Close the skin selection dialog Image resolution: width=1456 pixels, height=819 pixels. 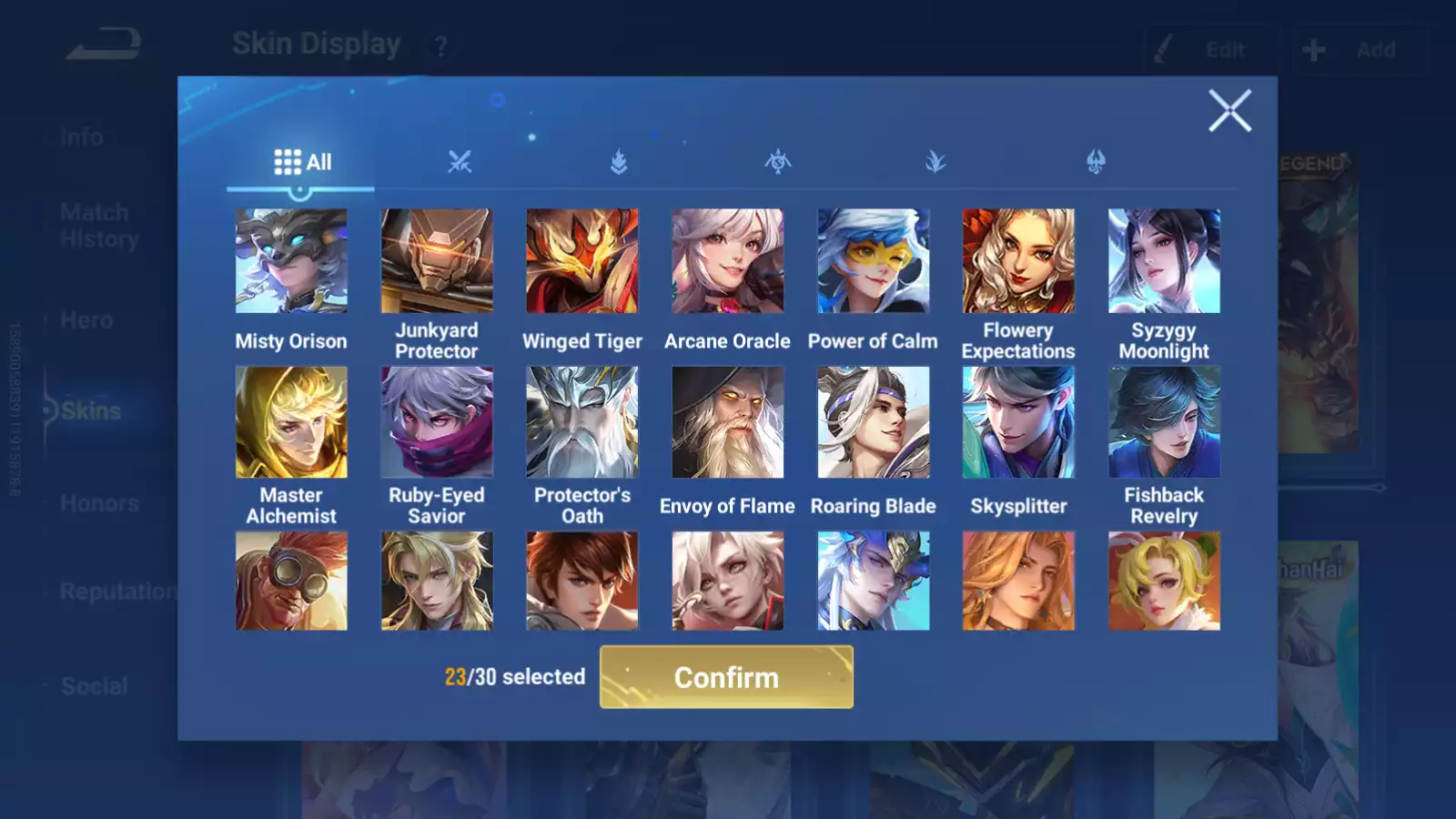tap(1229, 111)
